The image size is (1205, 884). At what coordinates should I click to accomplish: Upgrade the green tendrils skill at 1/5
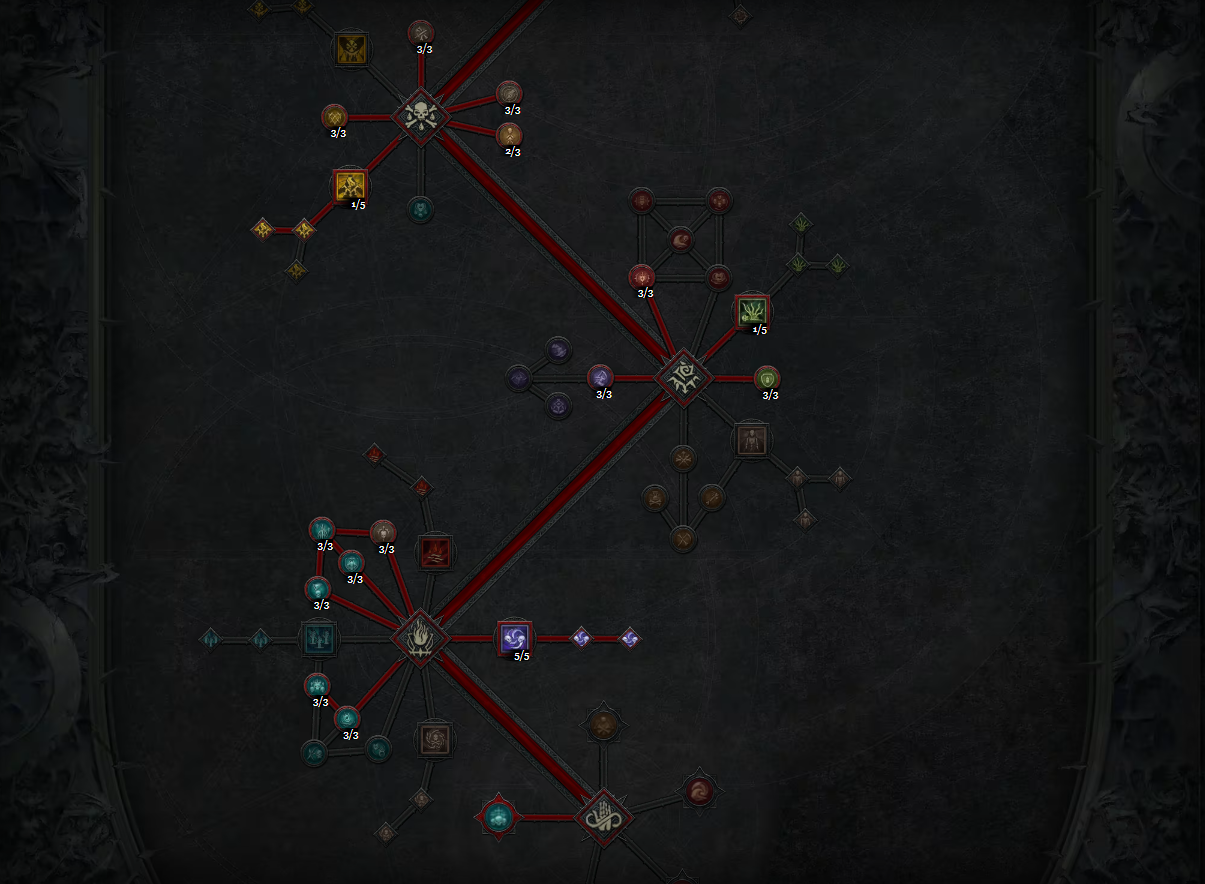click(753, 312)
